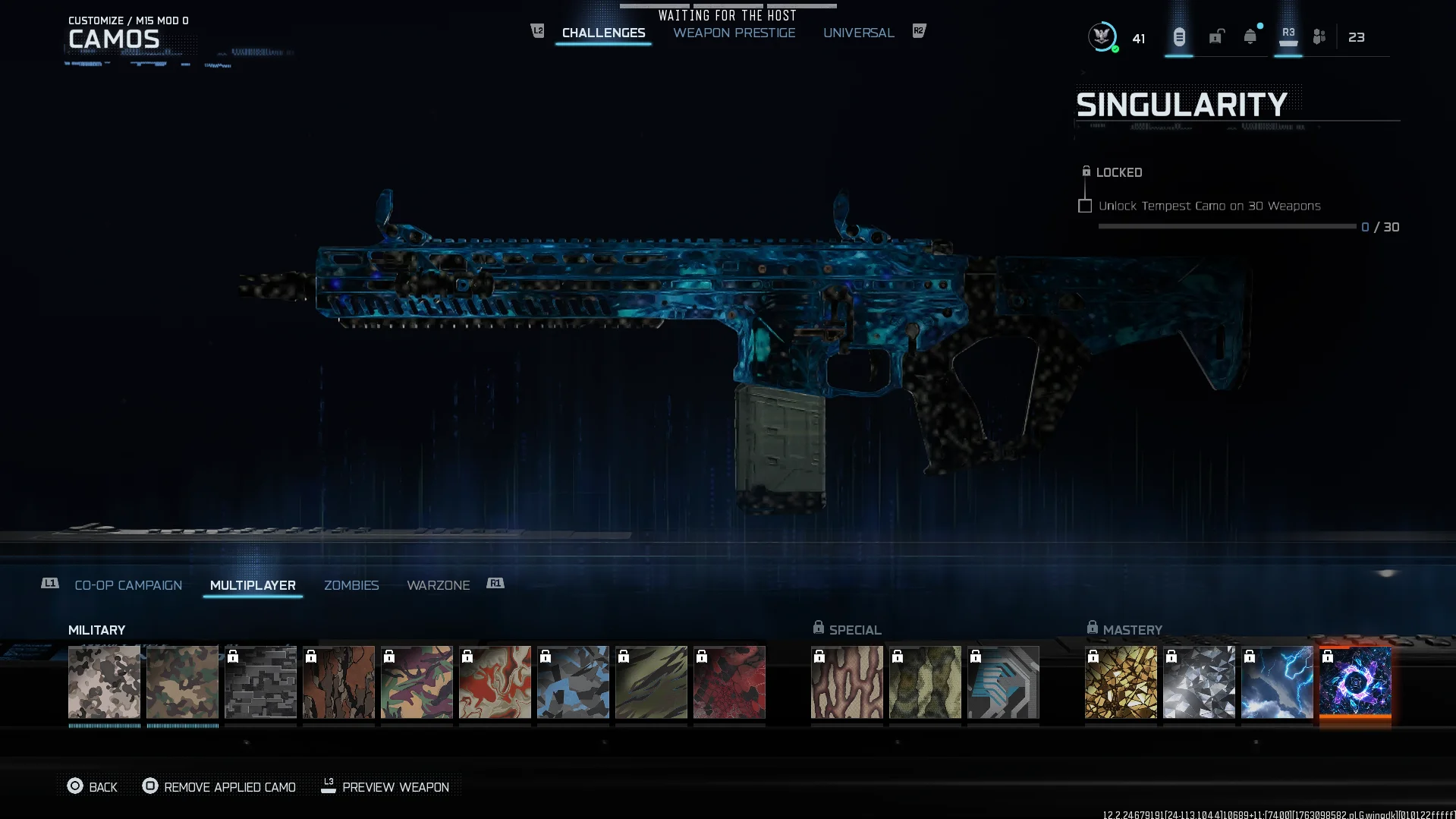Screen dimensions: 1456x819
Task: Open the notifications bell icon
Action: 1250,36
